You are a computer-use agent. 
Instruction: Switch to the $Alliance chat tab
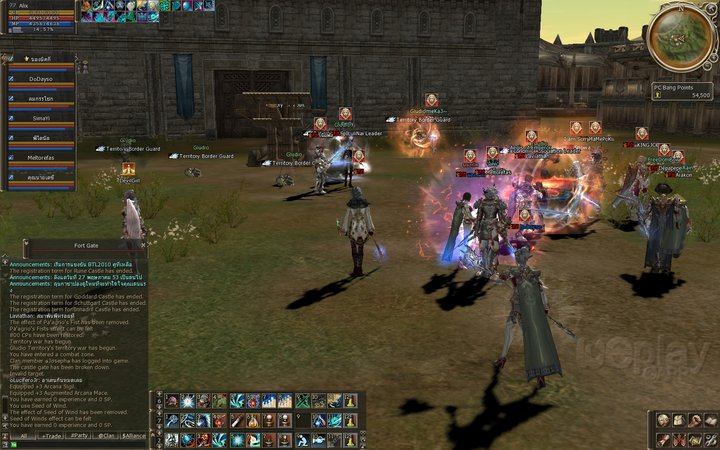134,436
